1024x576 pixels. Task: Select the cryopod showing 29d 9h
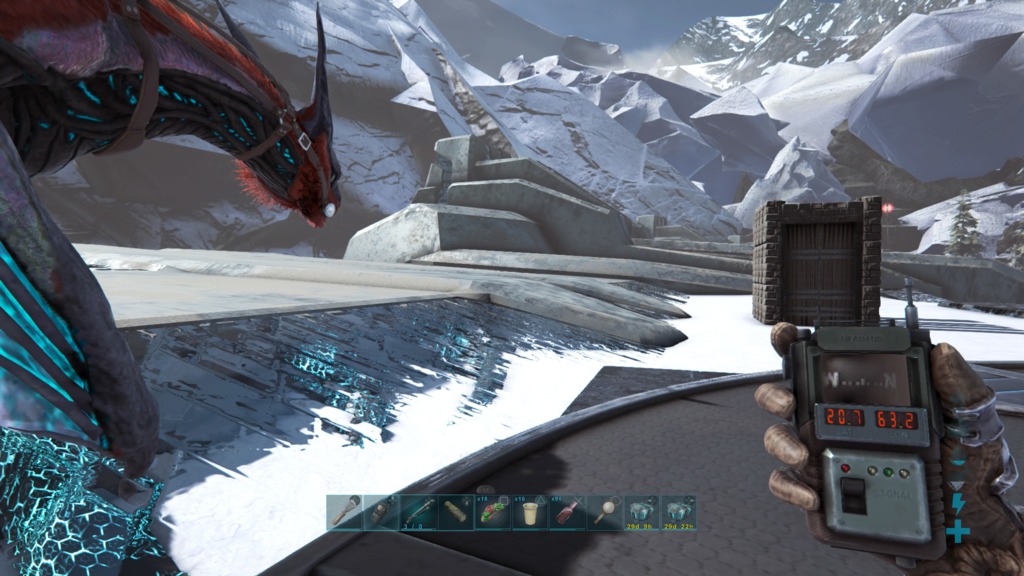pos(640,512)
